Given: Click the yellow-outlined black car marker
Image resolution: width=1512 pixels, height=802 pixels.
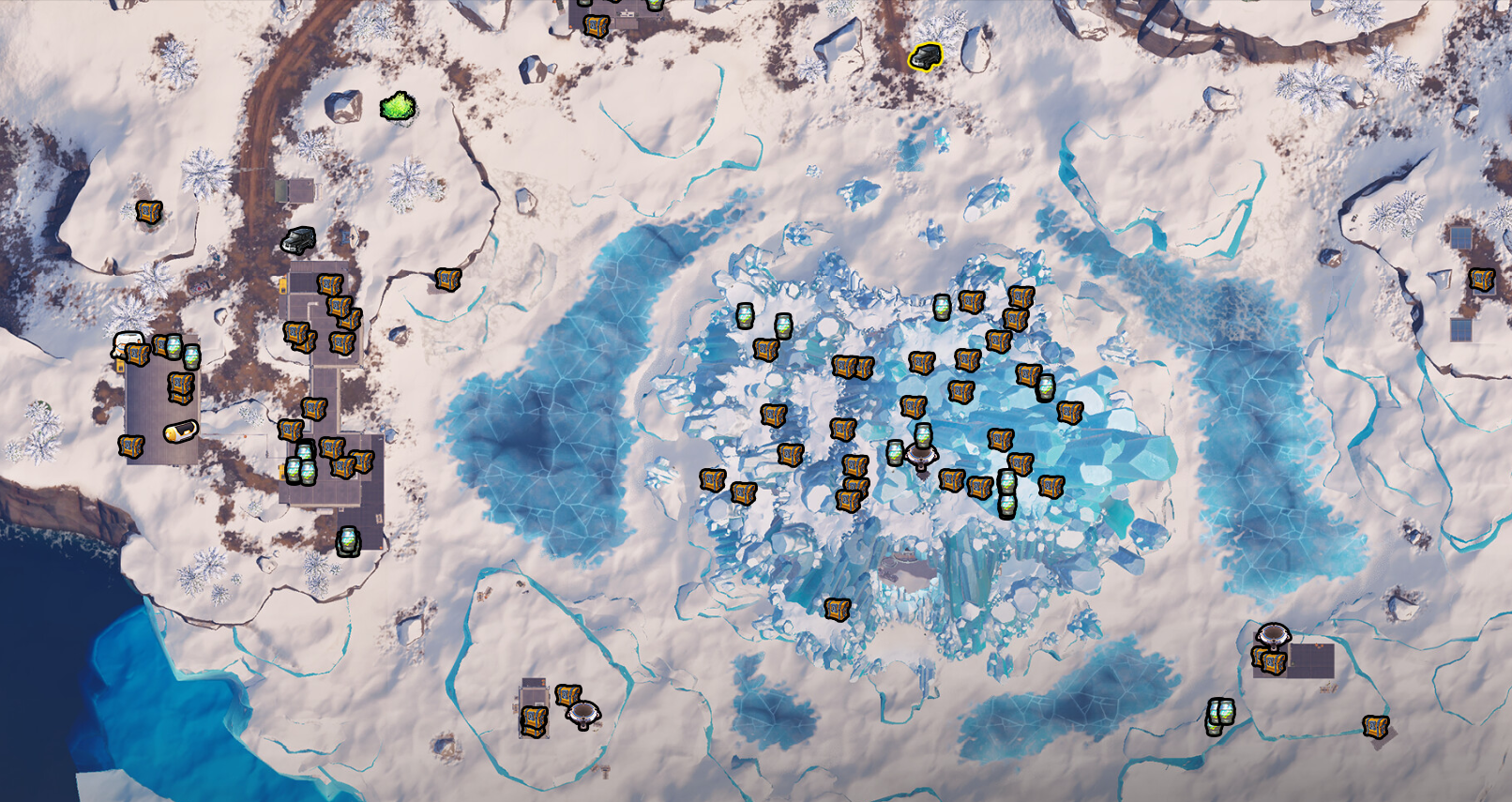Looking at the screenshot, I should pyautogui.click(x=926, y=57).
